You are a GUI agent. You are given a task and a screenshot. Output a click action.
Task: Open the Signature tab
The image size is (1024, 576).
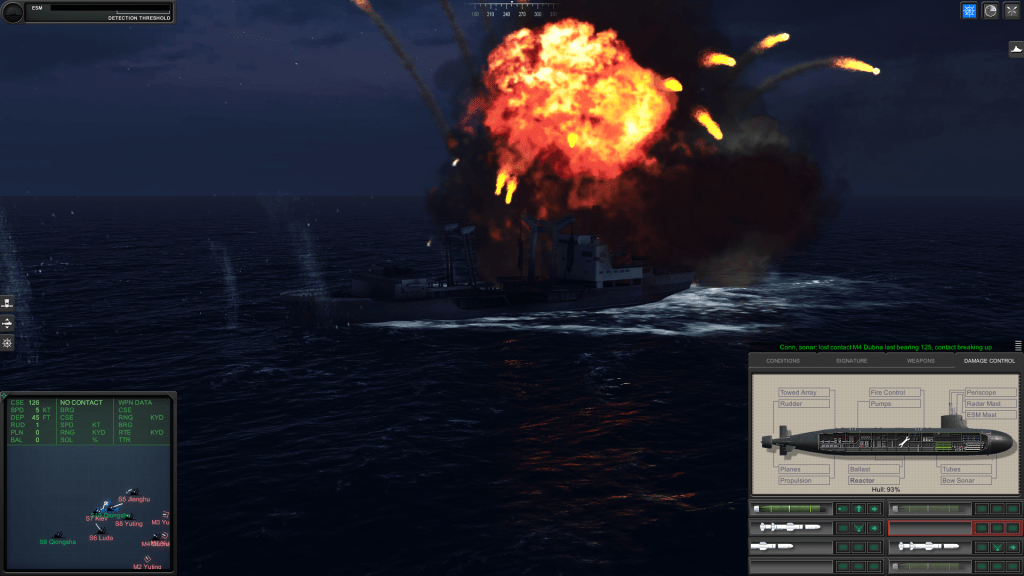[x=851, y=360]
